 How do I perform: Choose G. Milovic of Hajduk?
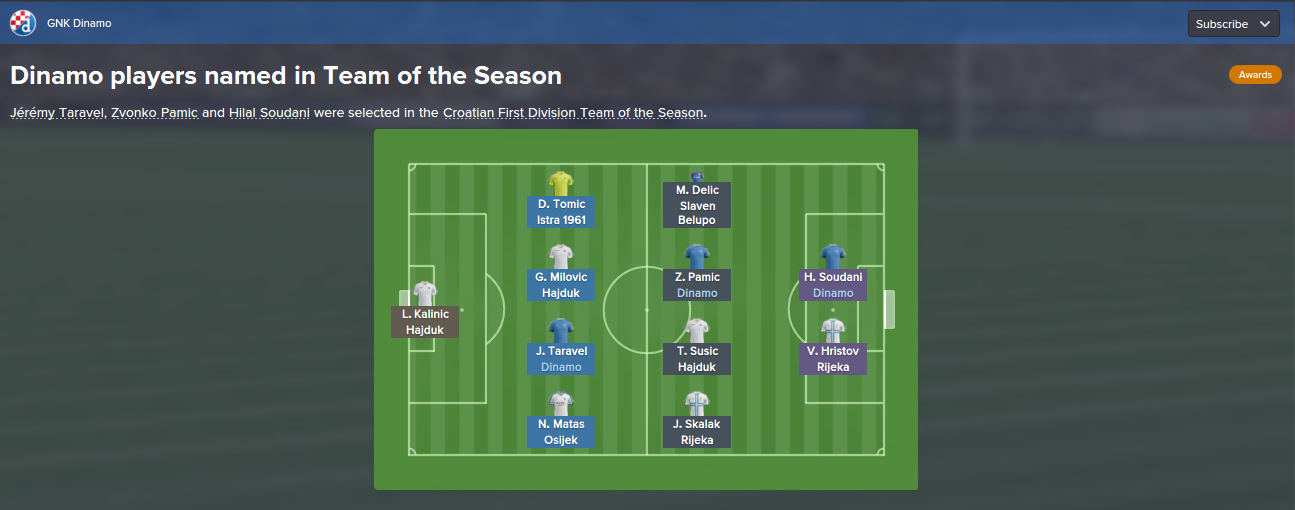(x=561, y=284)
